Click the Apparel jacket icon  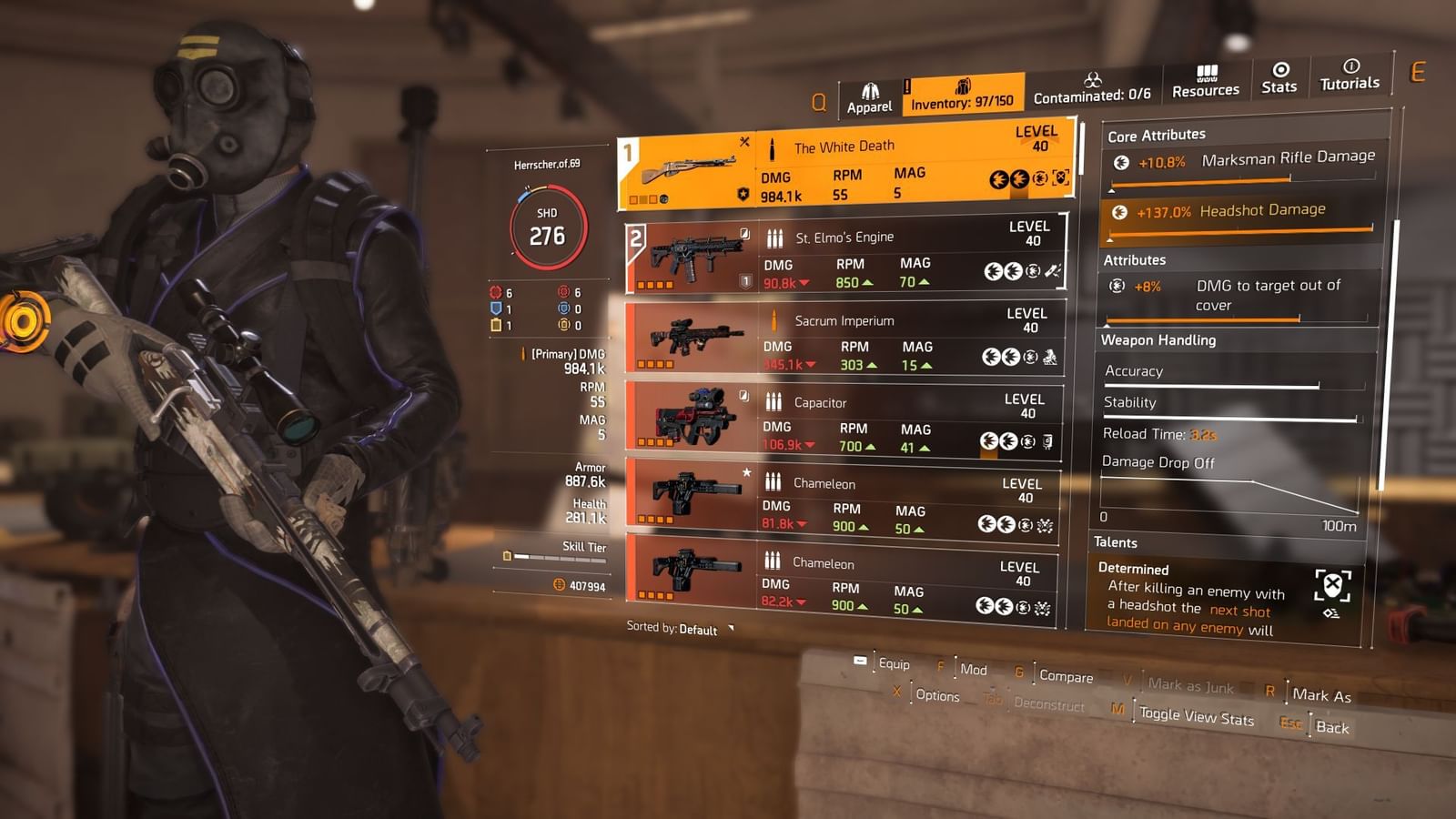pos(871,87)
